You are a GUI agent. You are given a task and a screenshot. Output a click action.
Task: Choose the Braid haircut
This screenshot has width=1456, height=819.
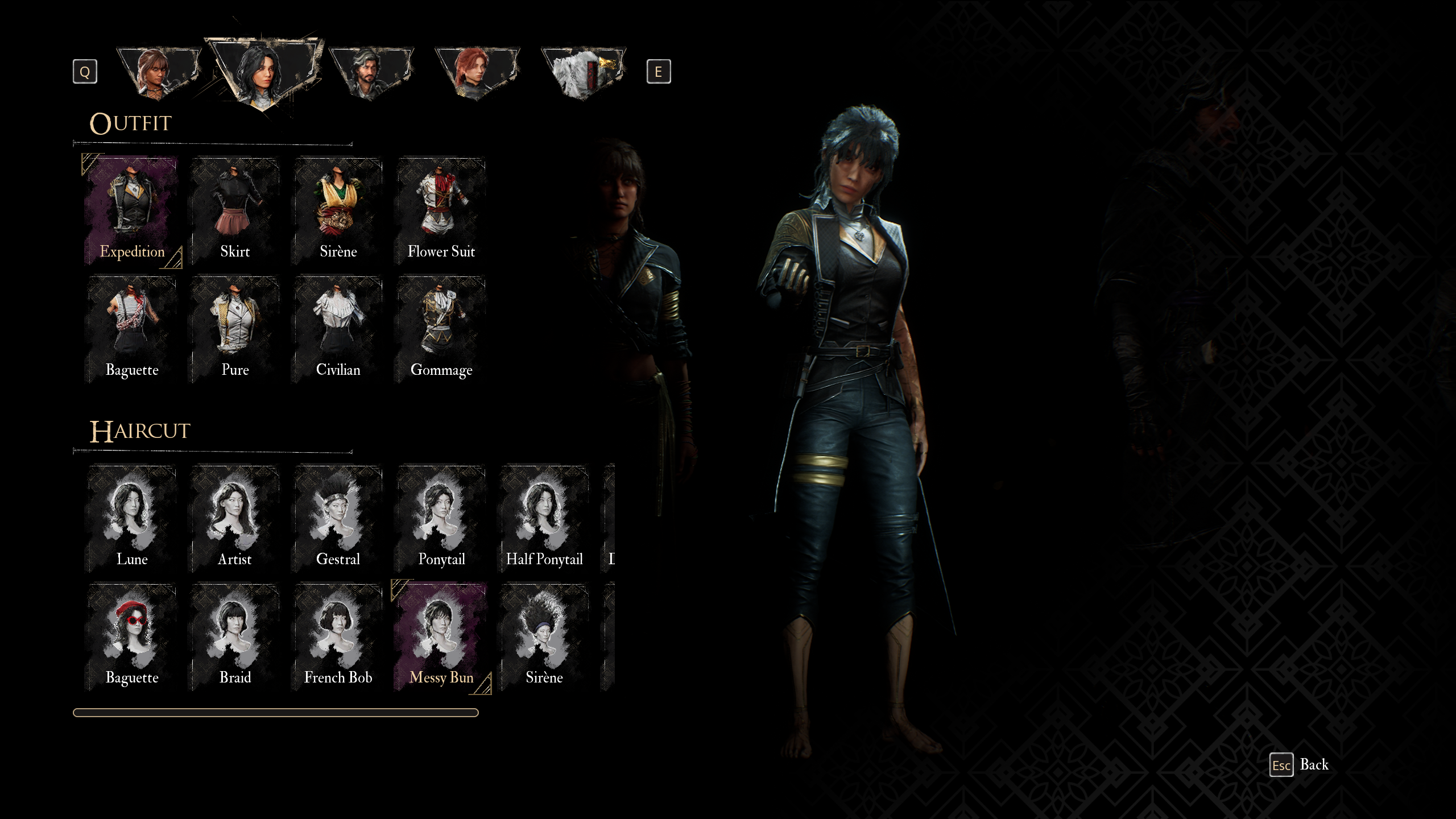click(x=235, y=636)
